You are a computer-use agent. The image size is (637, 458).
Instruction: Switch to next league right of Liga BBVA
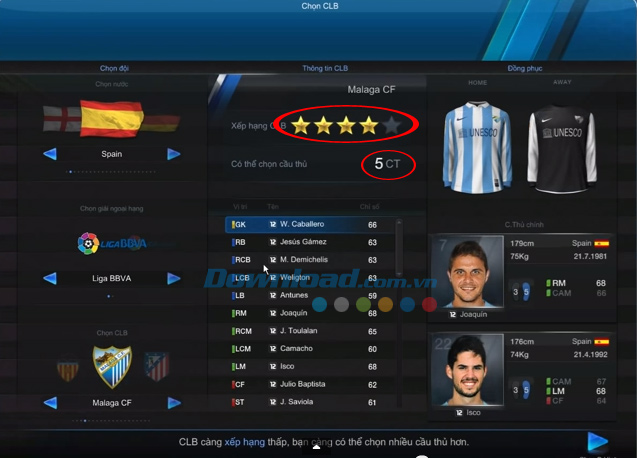click(174, 278)
